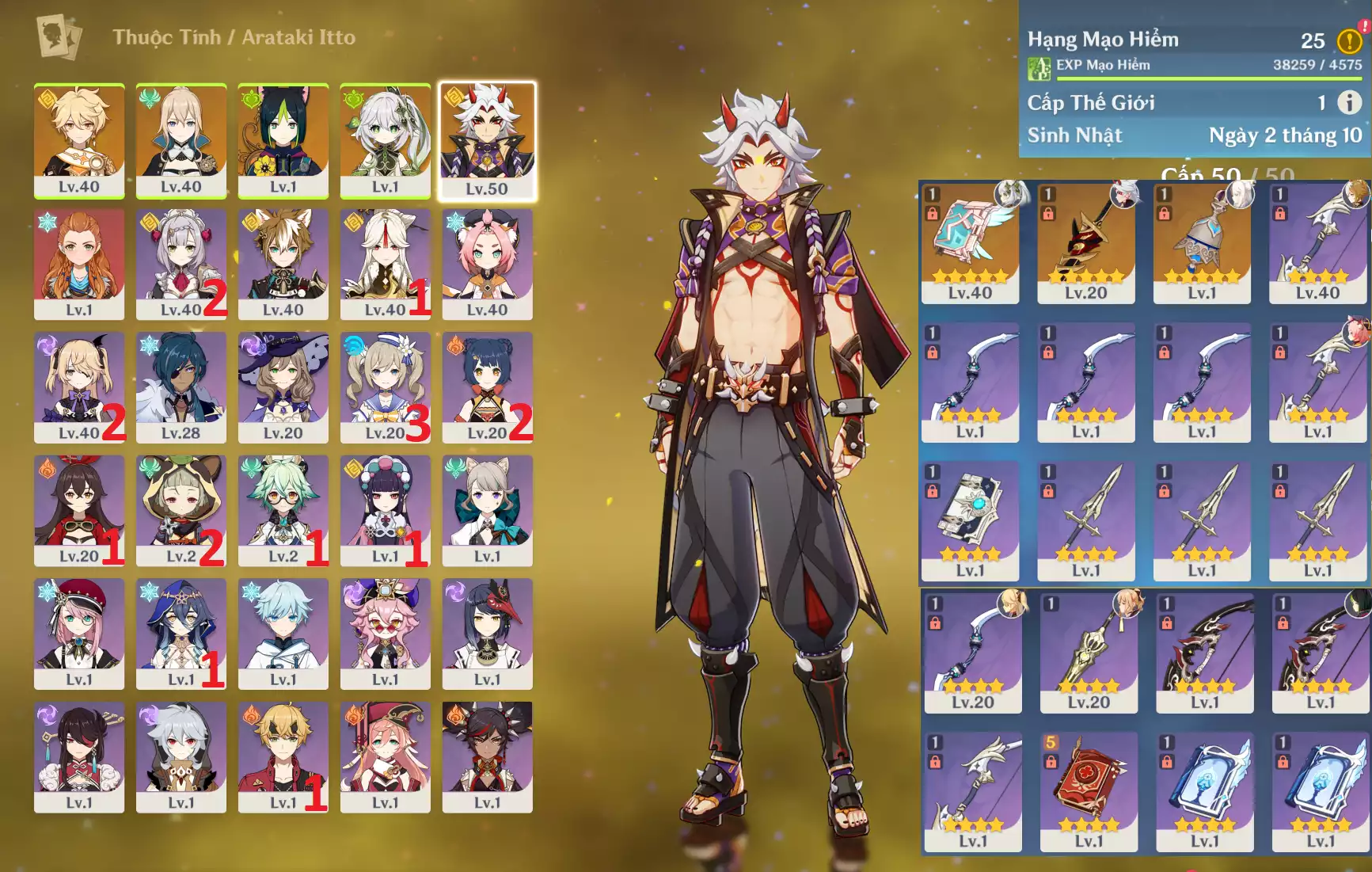Choose Tighnari's character portrait

click(x=283, y=140)
